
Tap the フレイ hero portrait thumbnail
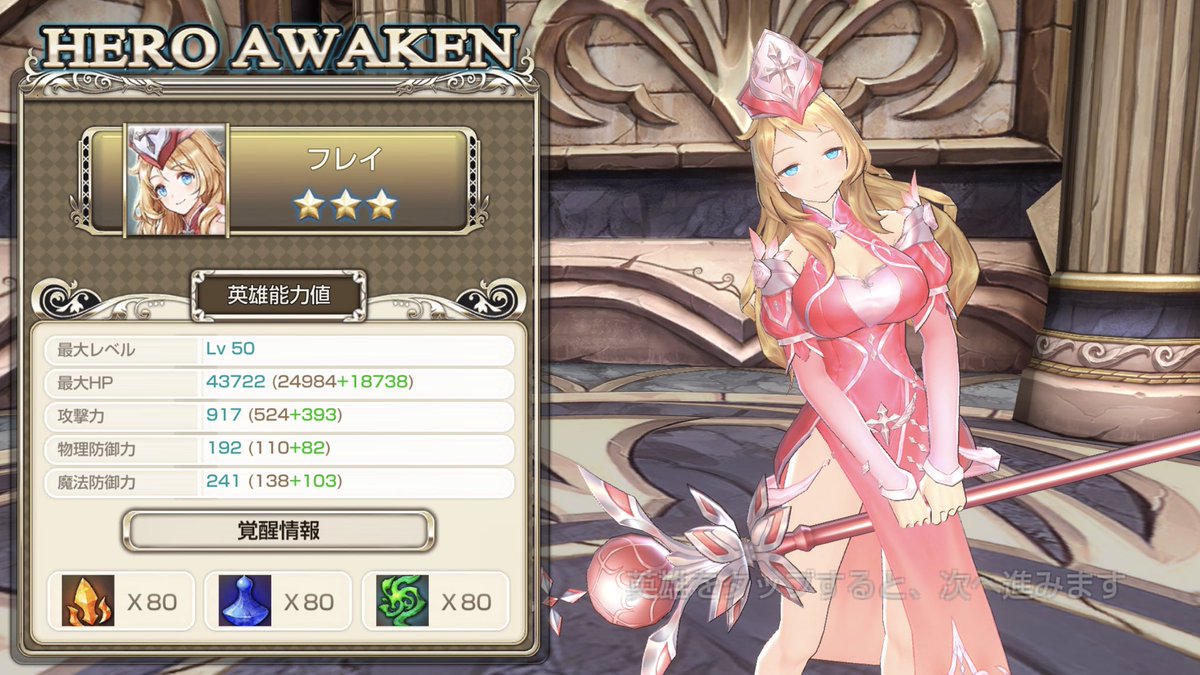click(176, 180)
